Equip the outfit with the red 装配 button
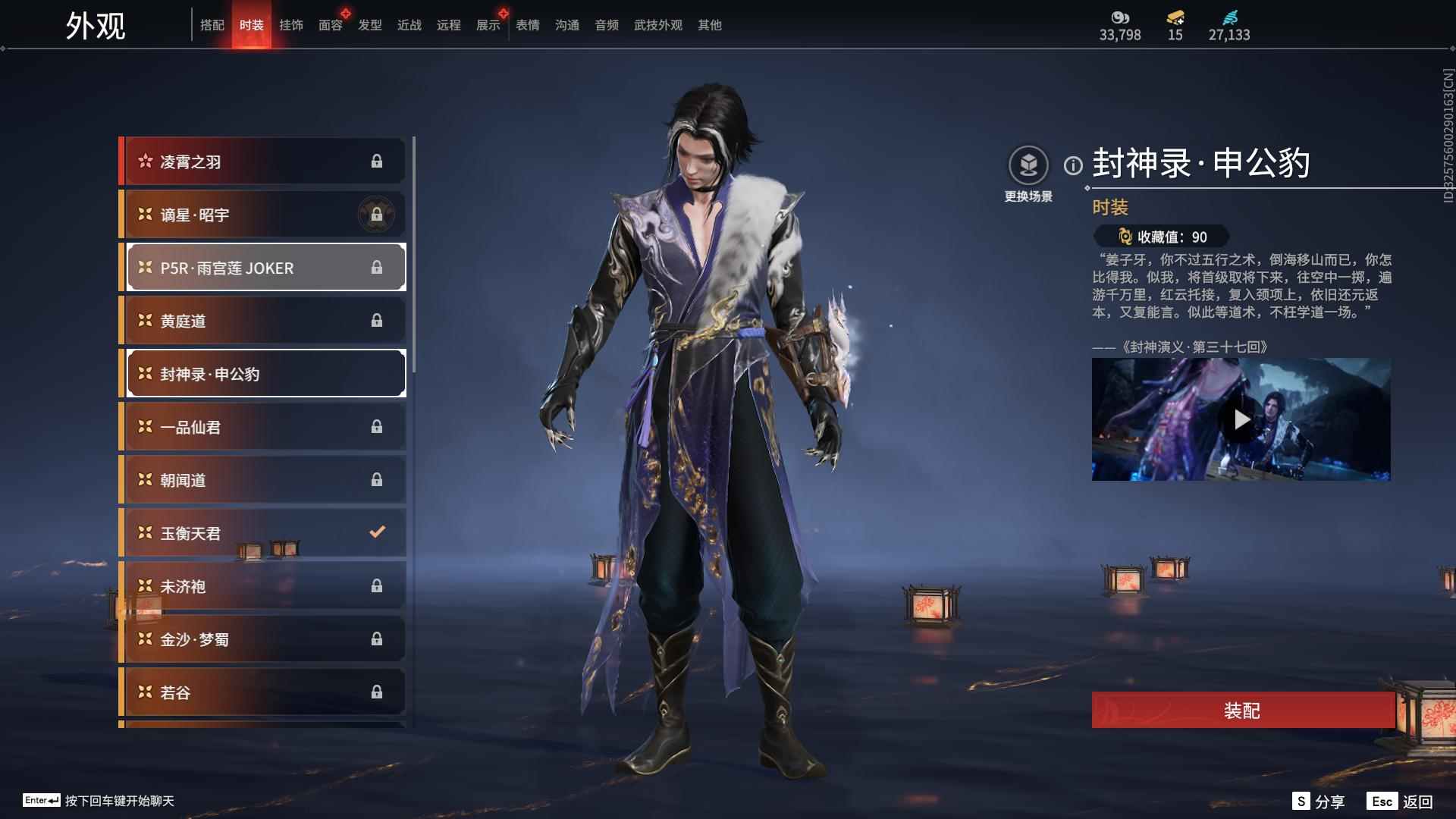The width and height of the screenshot is (1456, 819). tap(1242, 711)
